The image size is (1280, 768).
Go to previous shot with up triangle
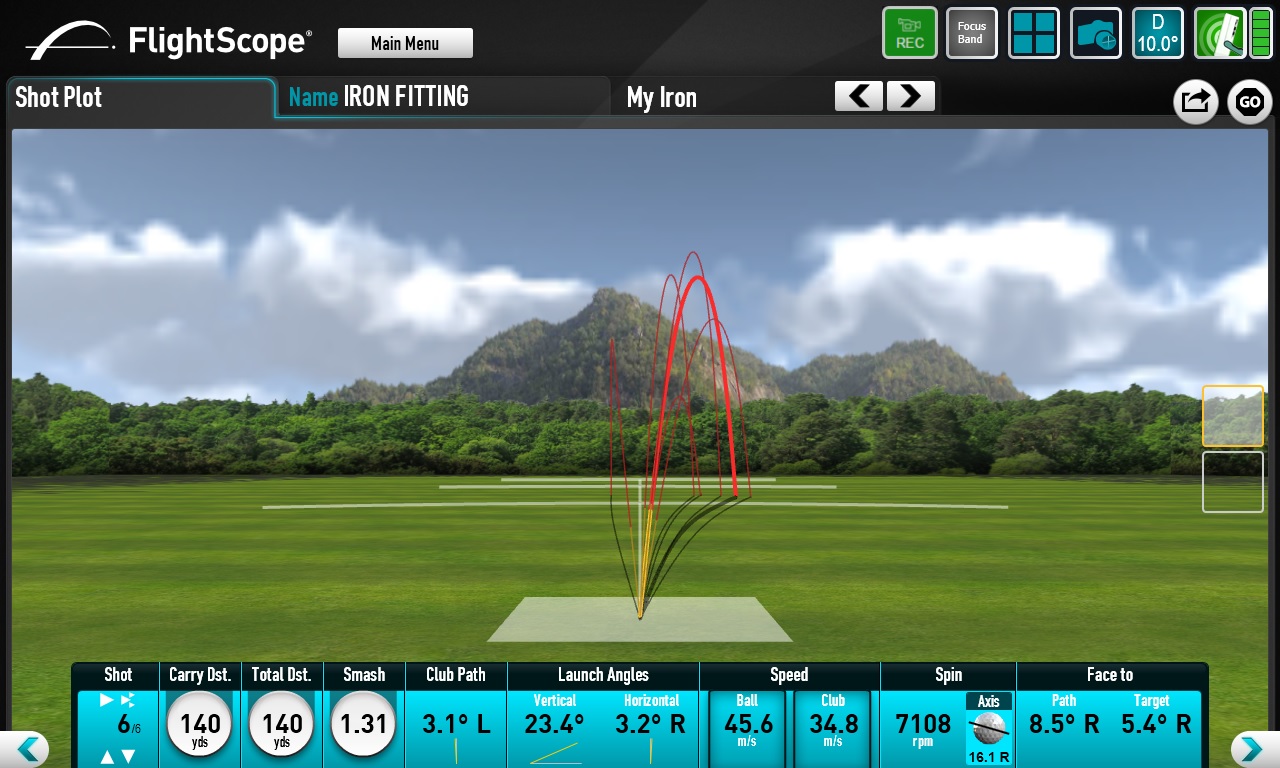[108, 757]
